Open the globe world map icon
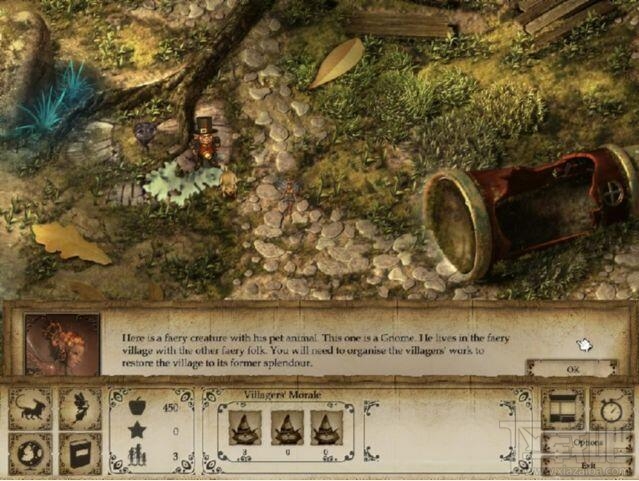The image size is (639, 481). [x=30, y=453]
